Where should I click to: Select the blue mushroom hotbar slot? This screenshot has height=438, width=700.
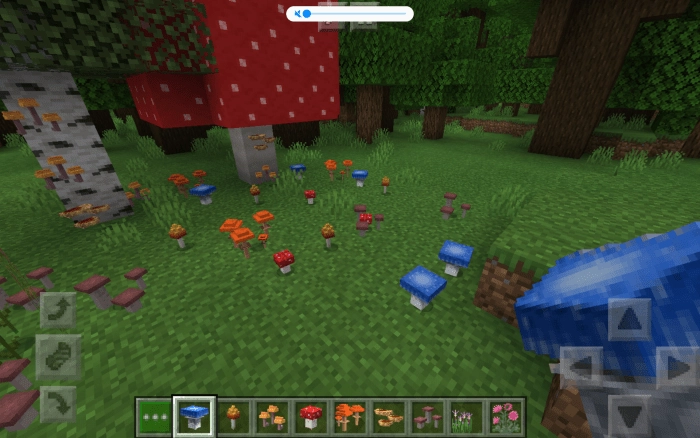193,415
